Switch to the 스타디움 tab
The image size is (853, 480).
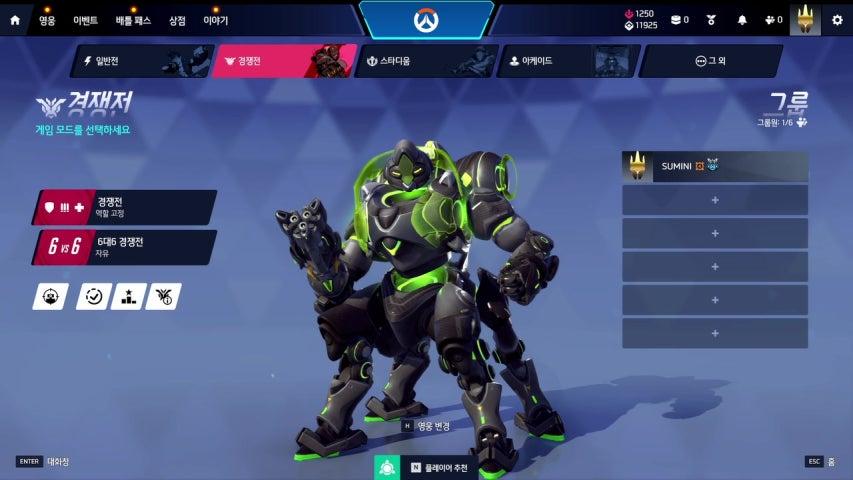click(x=423, y=61)
